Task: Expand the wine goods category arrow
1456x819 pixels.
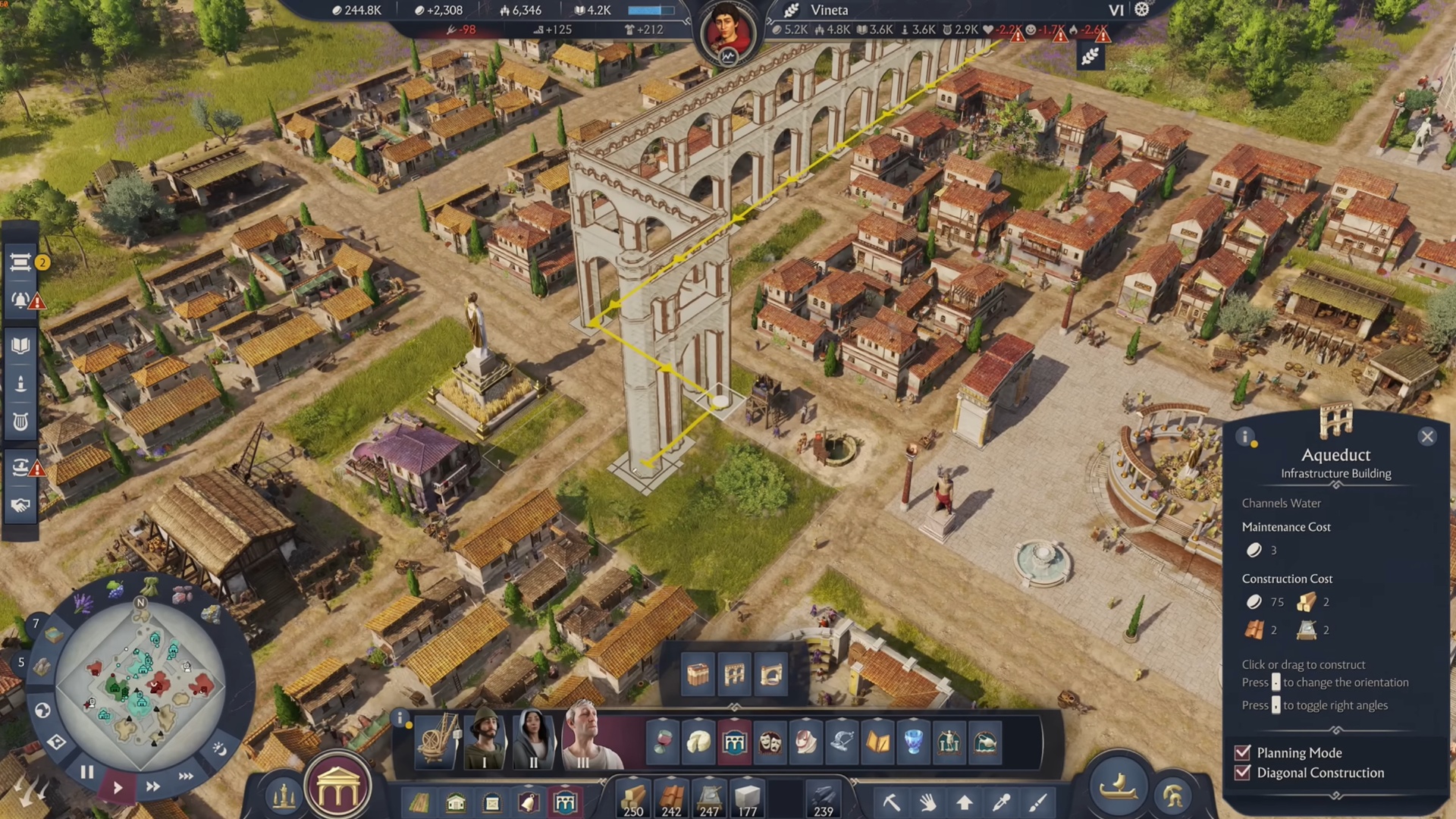Action: [662, 719]
